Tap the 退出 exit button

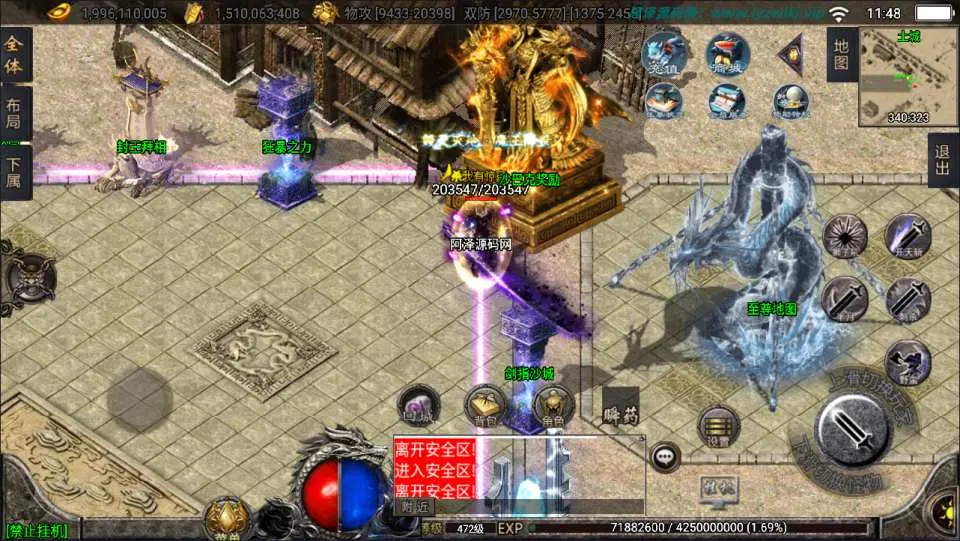pos(942,160)
